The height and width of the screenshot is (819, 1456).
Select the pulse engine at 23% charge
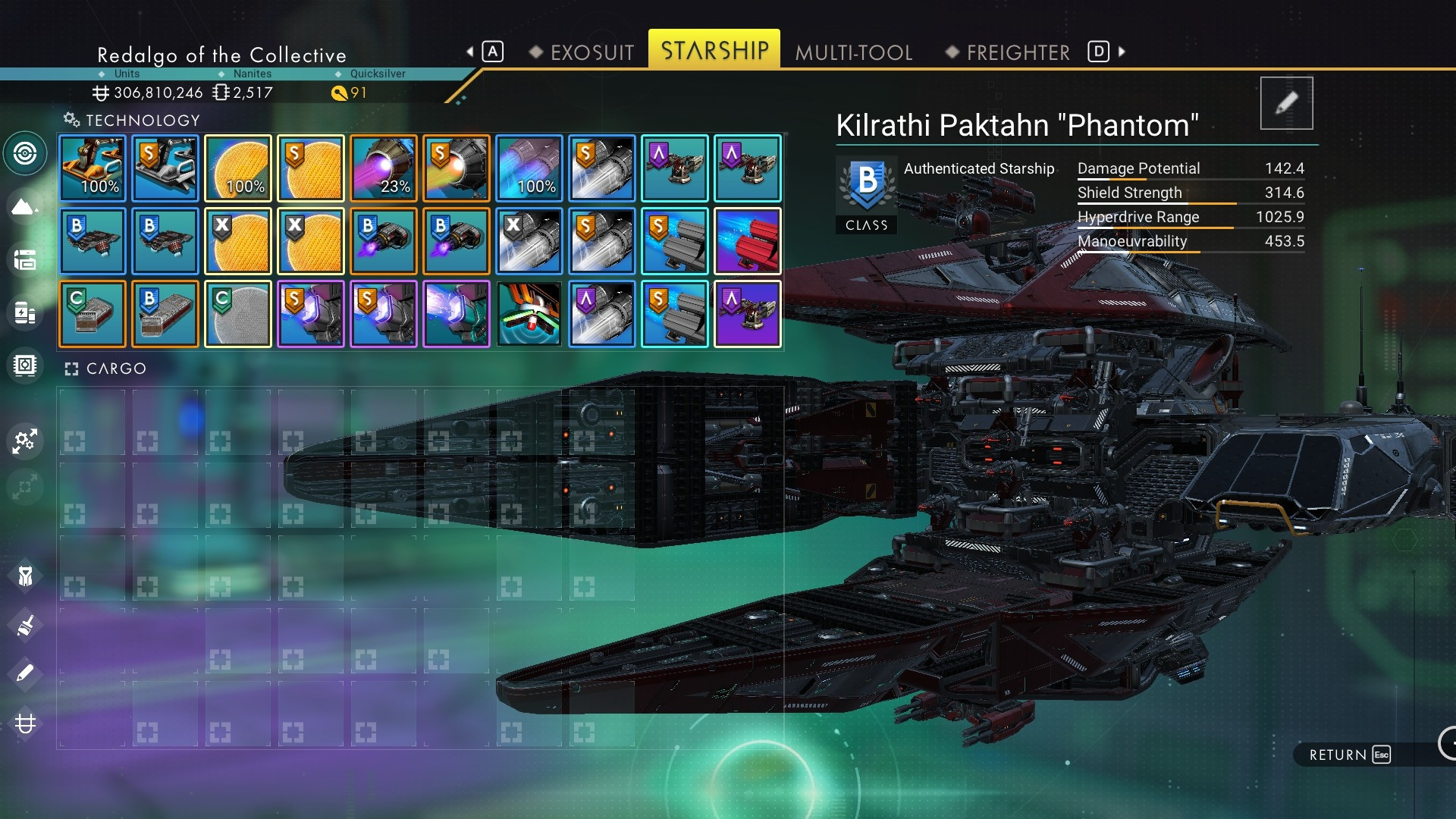click(x=384, y=168)
